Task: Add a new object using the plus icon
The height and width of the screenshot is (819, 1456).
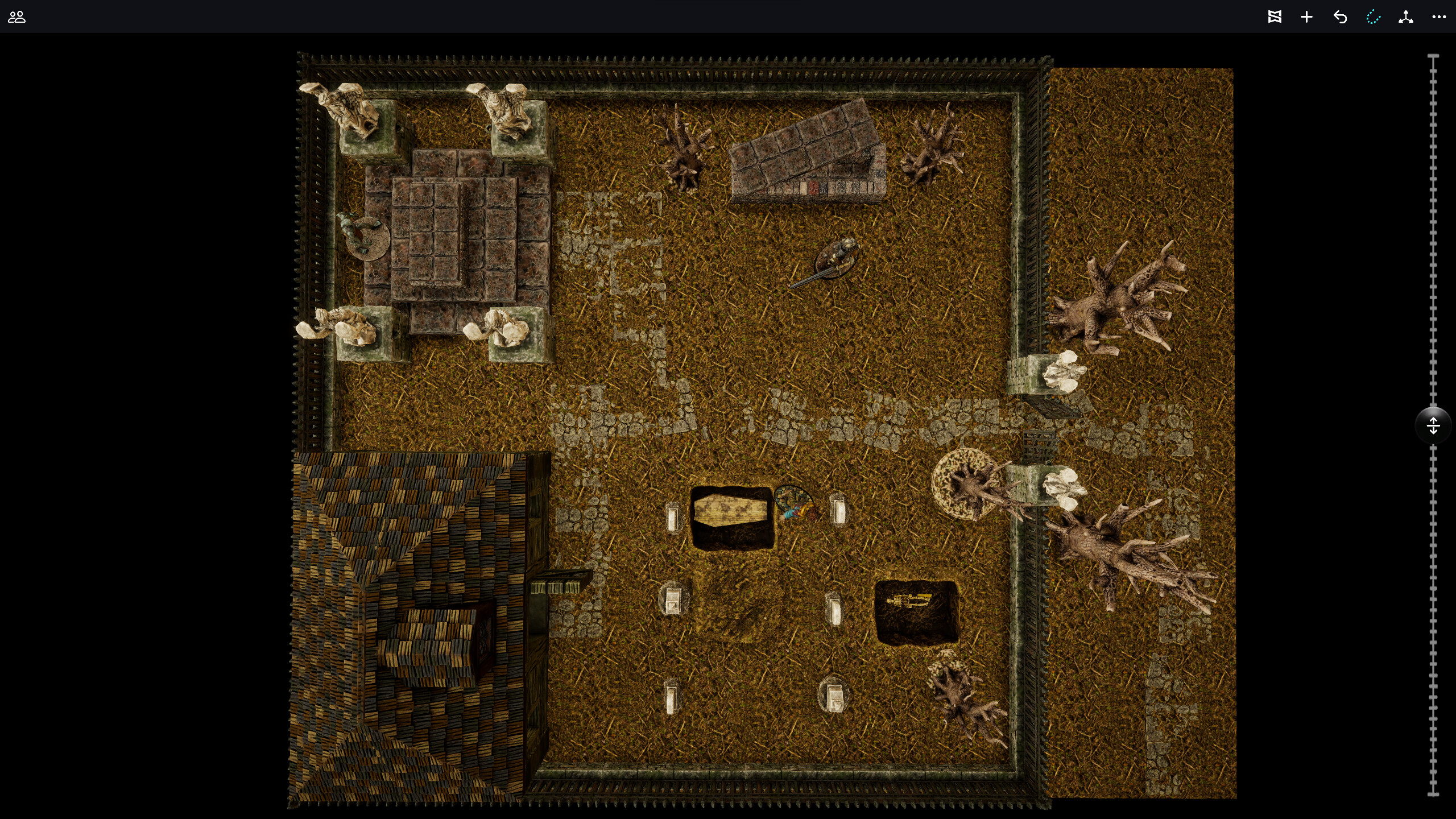Action: coord(1306,17)
